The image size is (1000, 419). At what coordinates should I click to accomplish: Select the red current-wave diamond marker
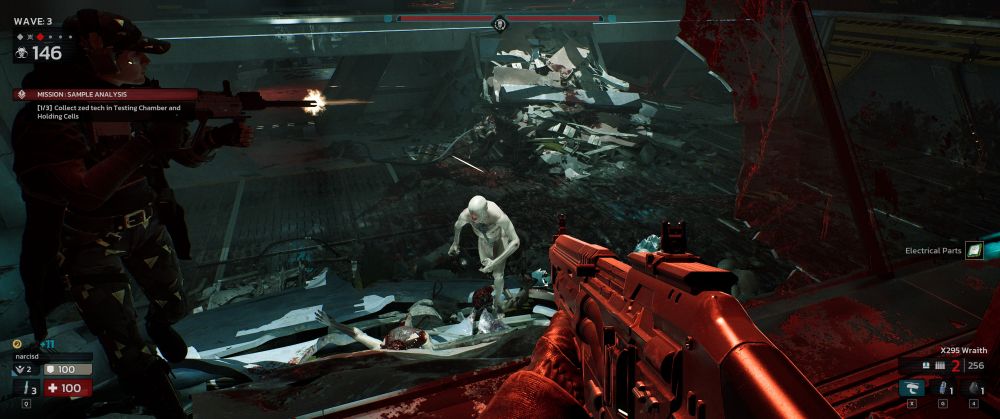(x=41, y=37)
